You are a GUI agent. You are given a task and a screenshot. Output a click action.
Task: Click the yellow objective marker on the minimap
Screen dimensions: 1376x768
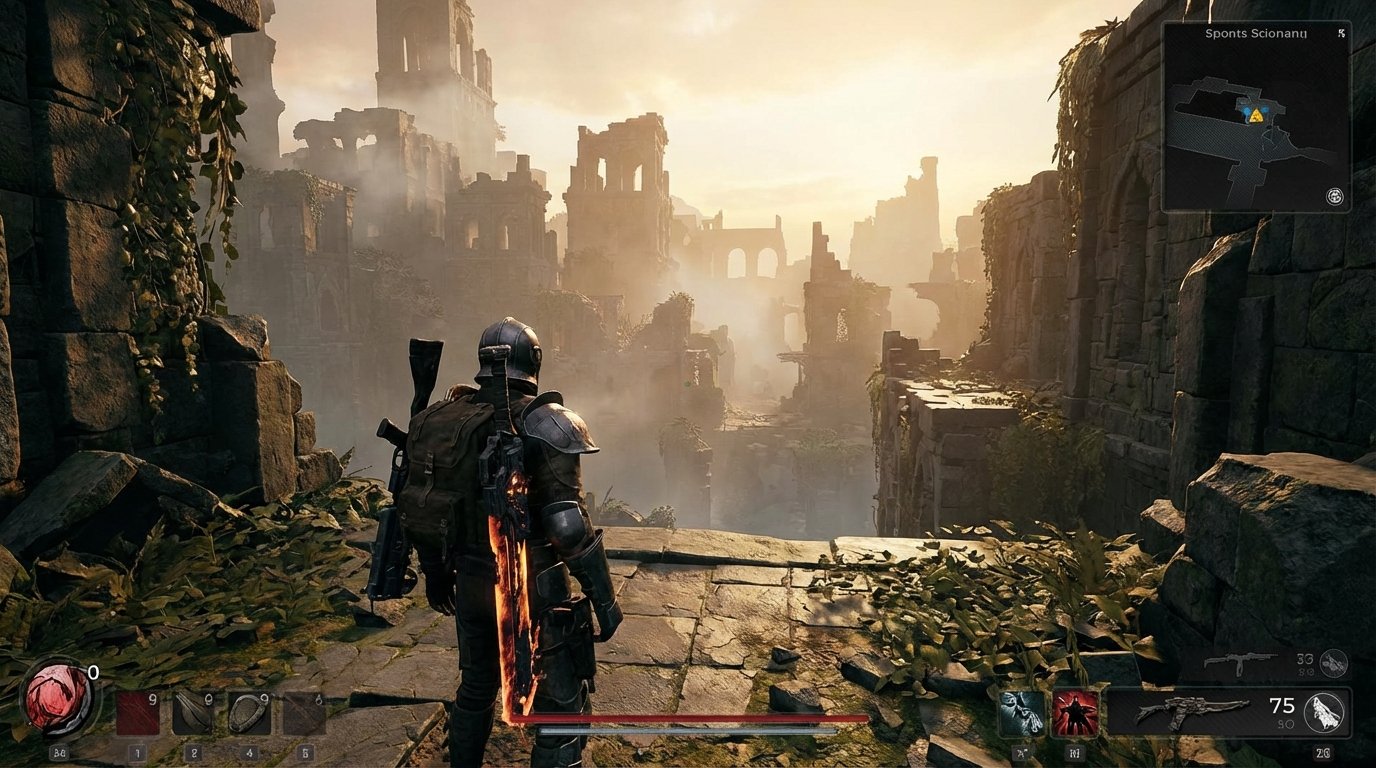(x=1256, y=115)
